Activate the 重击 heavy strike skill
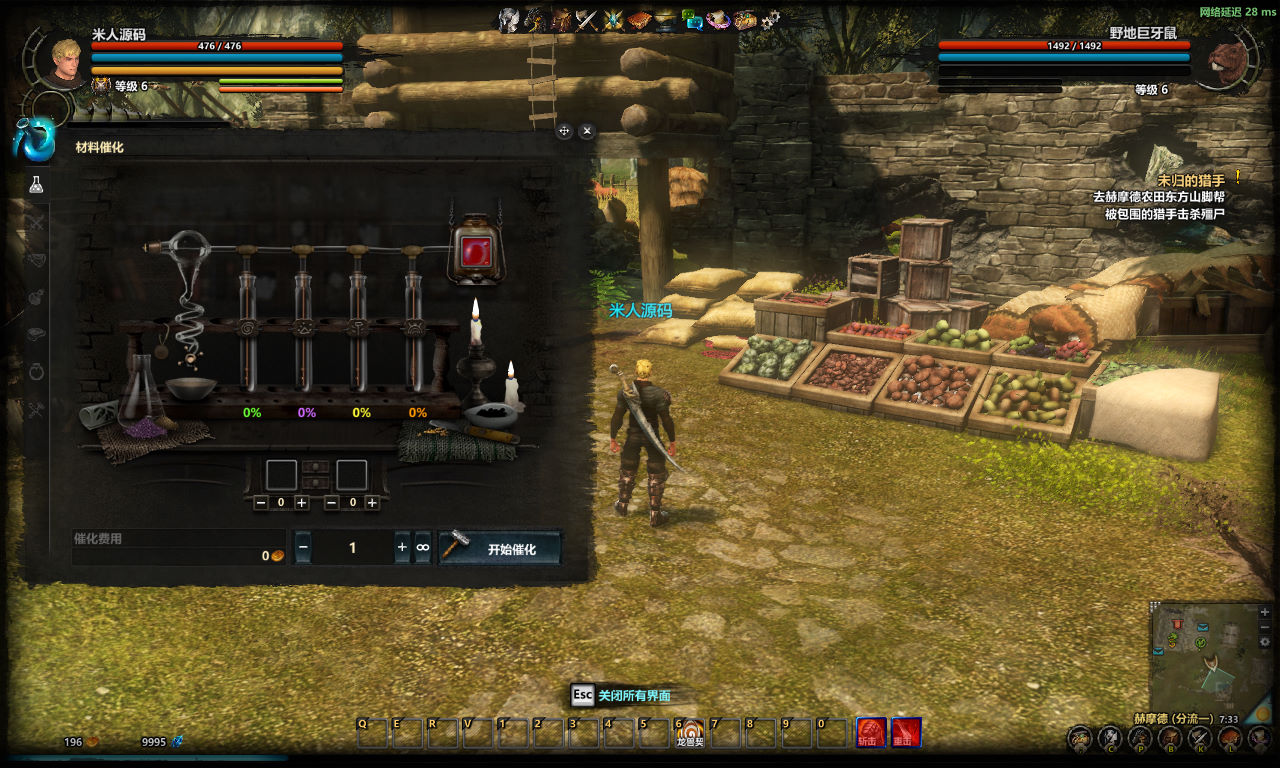The image size is (1280, 768). pos(906,733)
